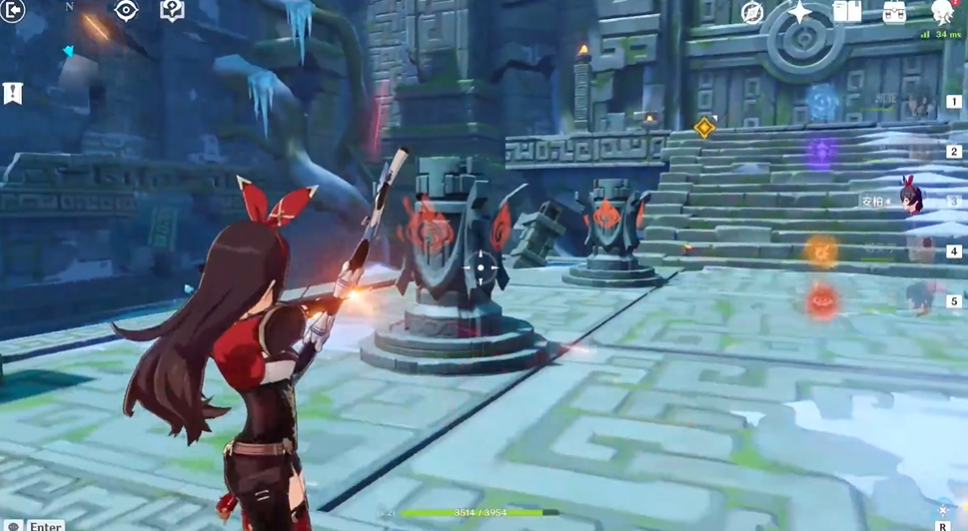Viewport: 968px width, 531px height.
Task: Open the adventurer handbook book icon
Action: coord(847,12)
